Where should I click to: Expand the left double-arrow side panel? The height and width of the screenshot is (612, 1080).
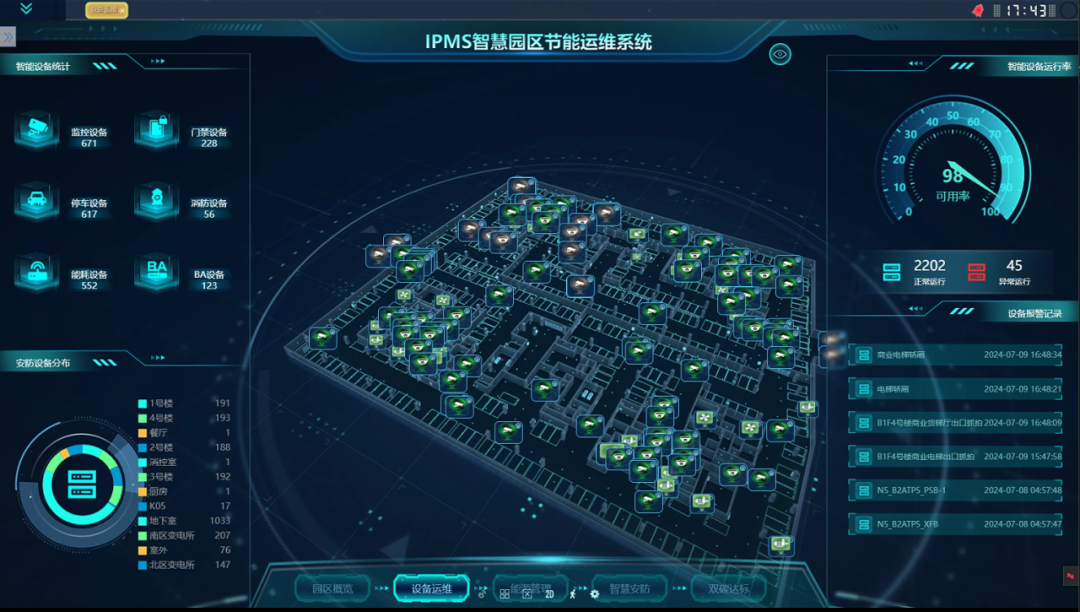[x=8, y=37]
